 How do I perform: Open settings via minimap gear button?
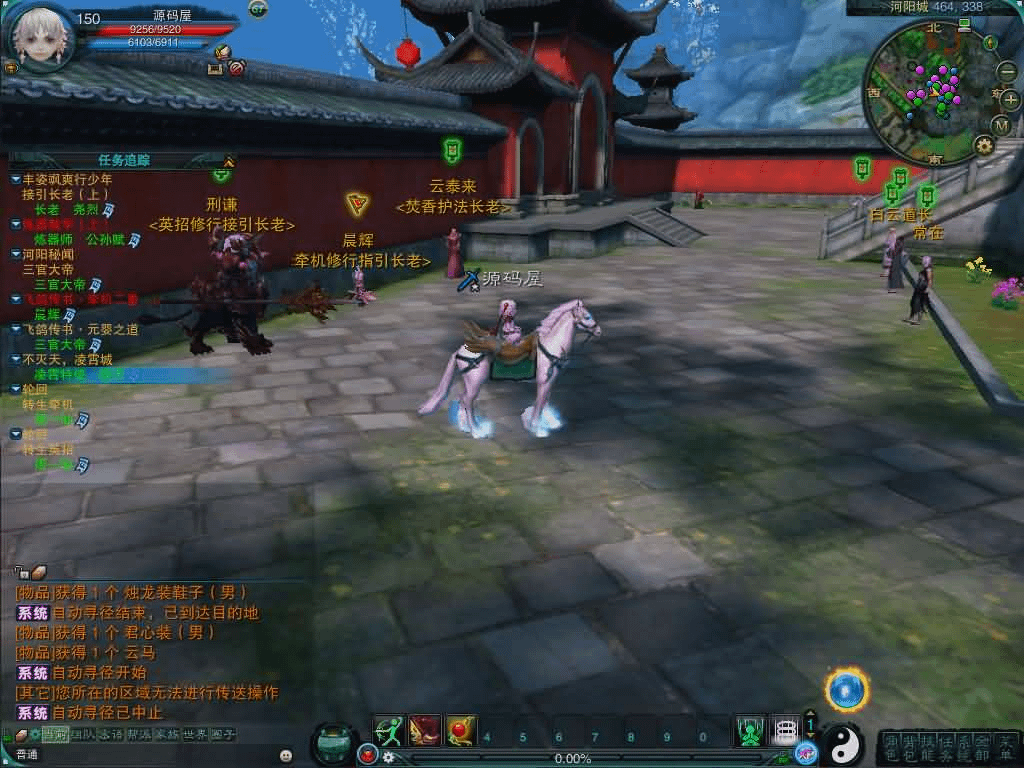pyautogui.click(x=984, y=146)
